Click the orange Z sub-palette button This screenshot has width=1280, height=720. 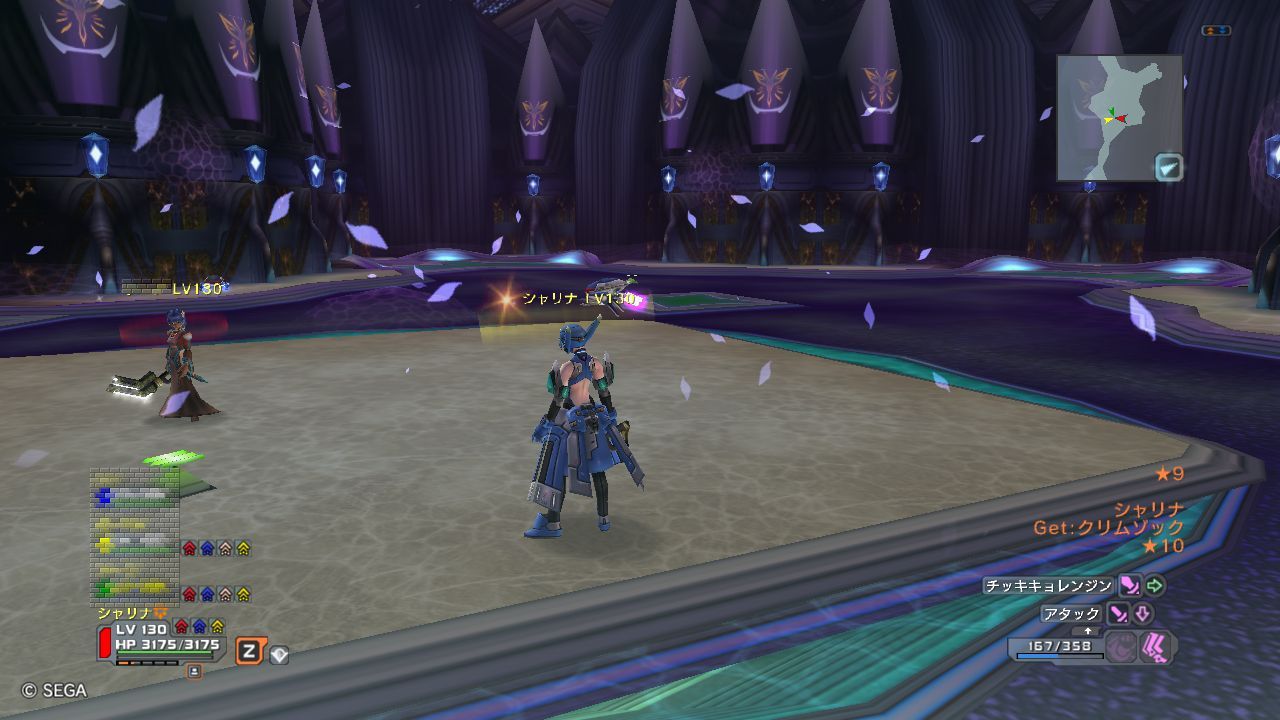point(250,653)
